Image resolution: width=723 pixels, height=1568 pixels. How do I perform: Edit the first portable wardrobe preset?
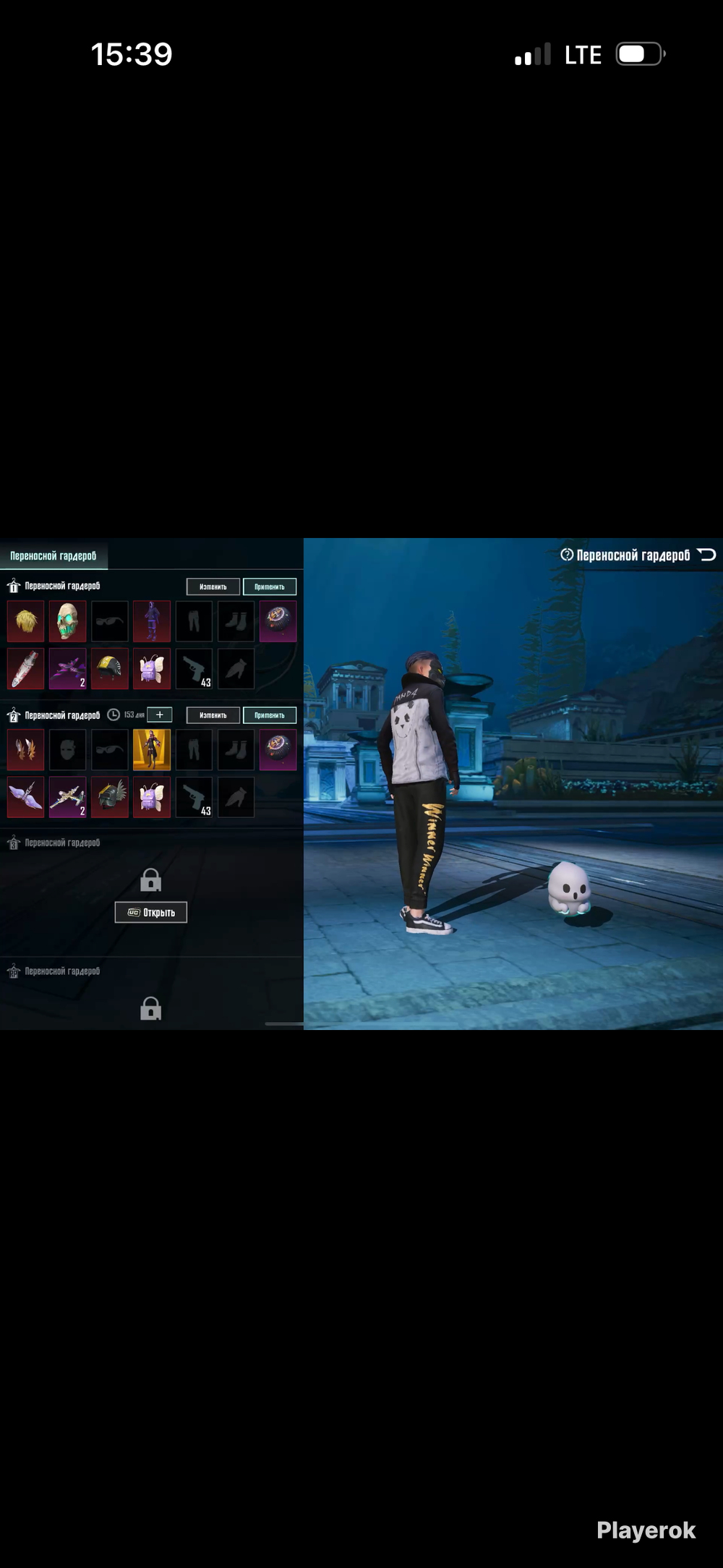point(213,587)
